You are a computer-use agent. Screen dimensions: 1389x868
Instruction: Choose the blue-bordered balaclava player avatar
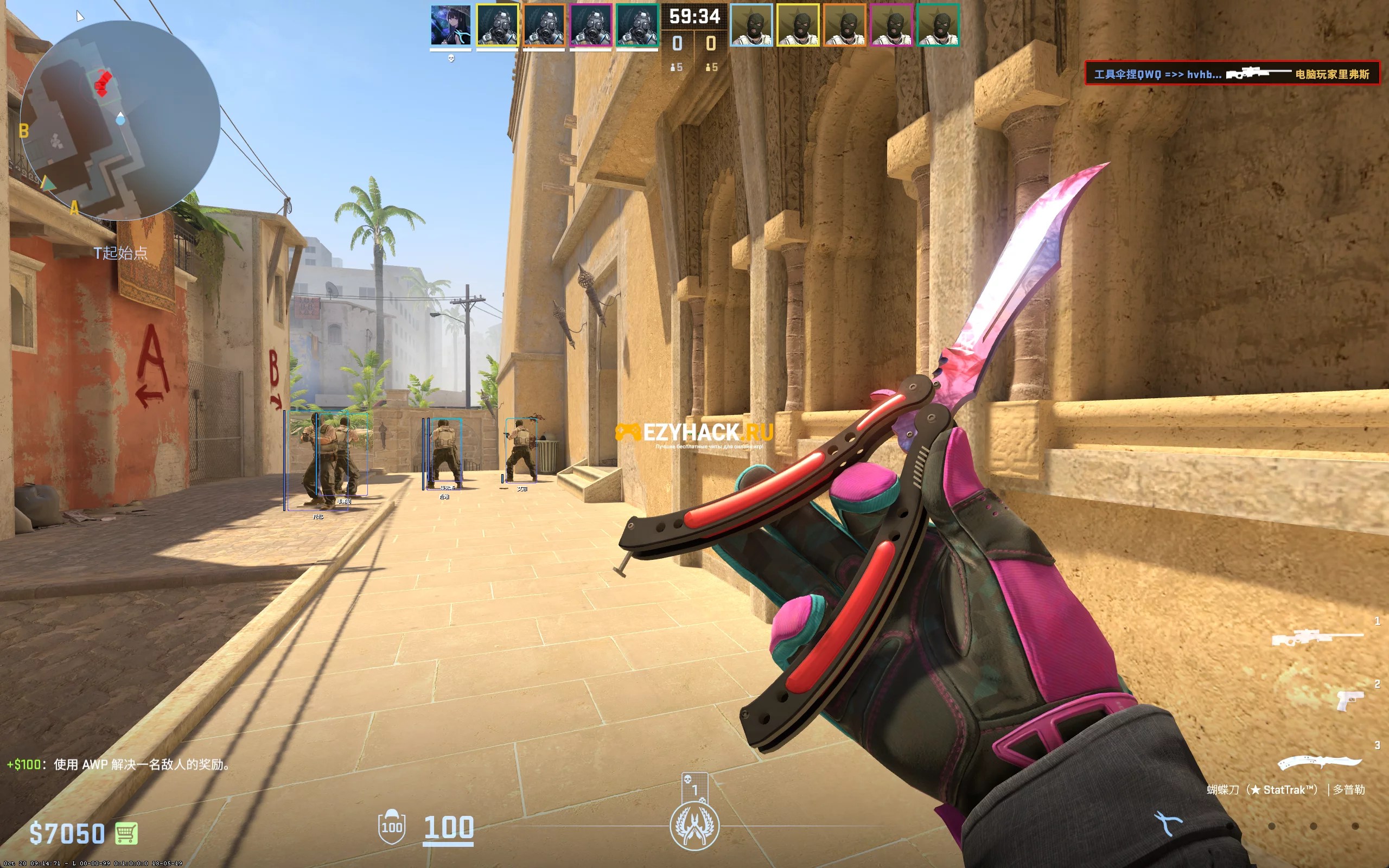tap(751, 25)
